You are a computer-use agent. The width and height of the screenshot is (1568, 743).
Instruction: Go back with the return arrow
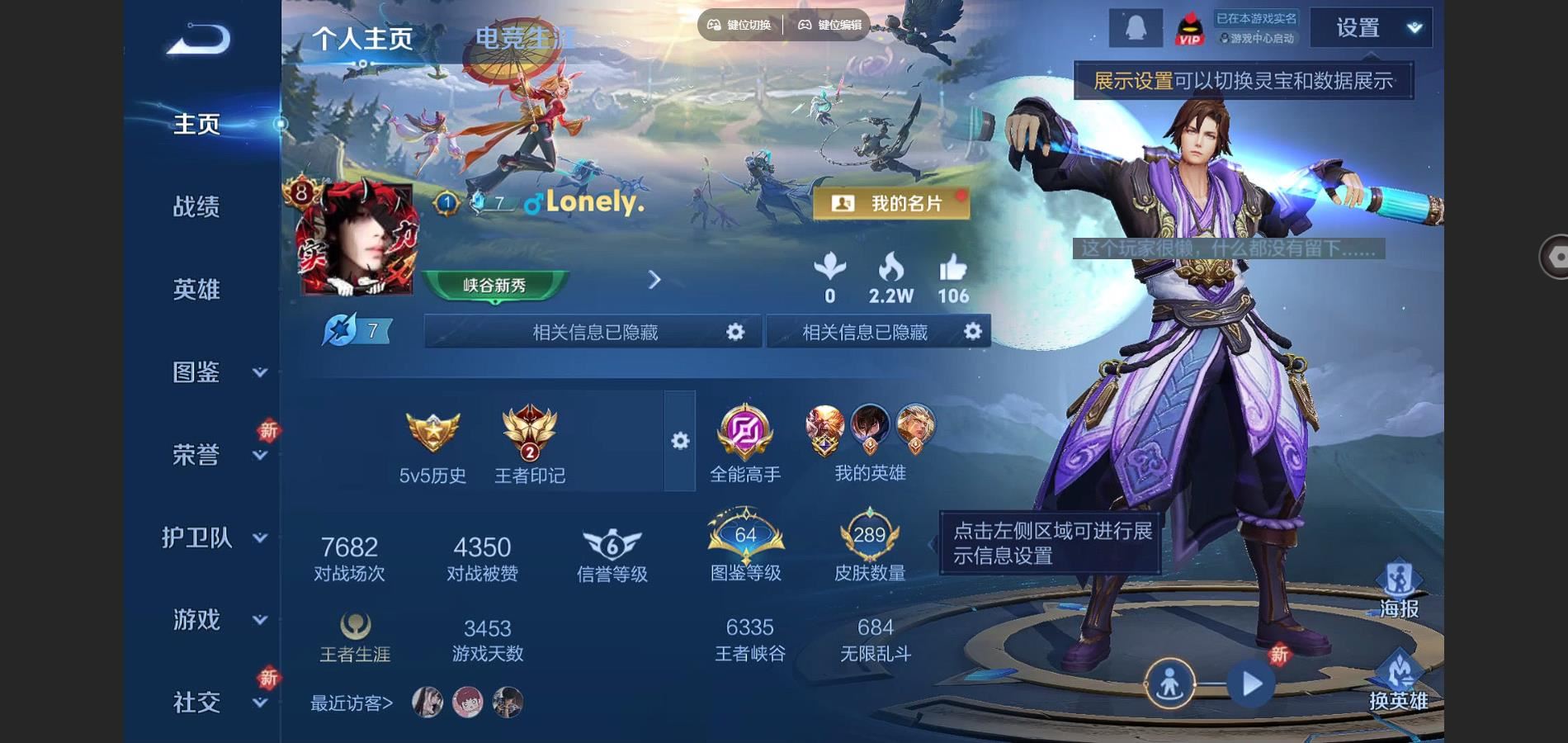198,39
